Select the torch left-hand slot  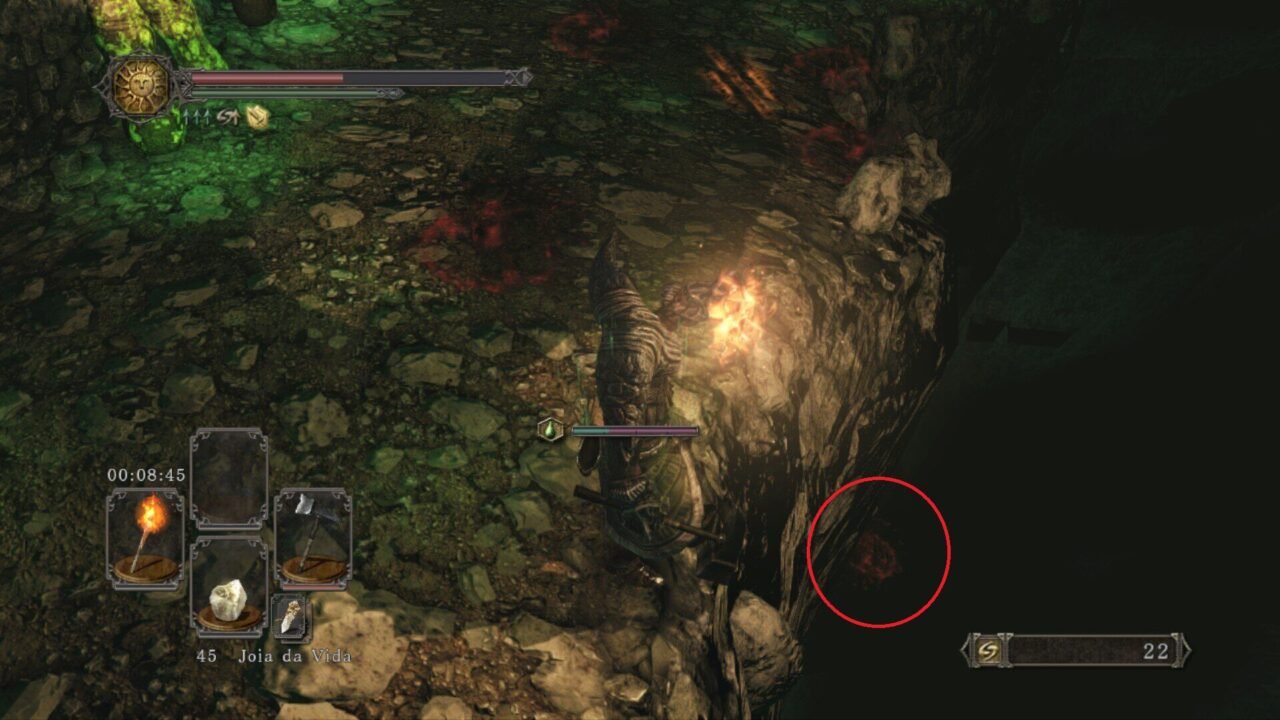[145, 537]
